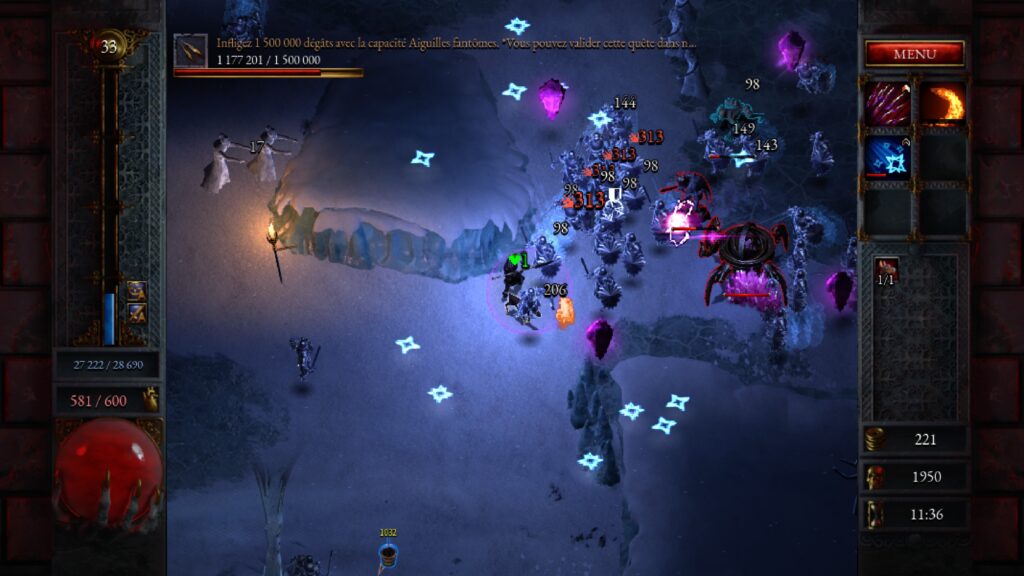Screen dimensions: 1024x576
Task: Select the lower blue buff icon
Action: pyautogui.click(x=137, y=313)
